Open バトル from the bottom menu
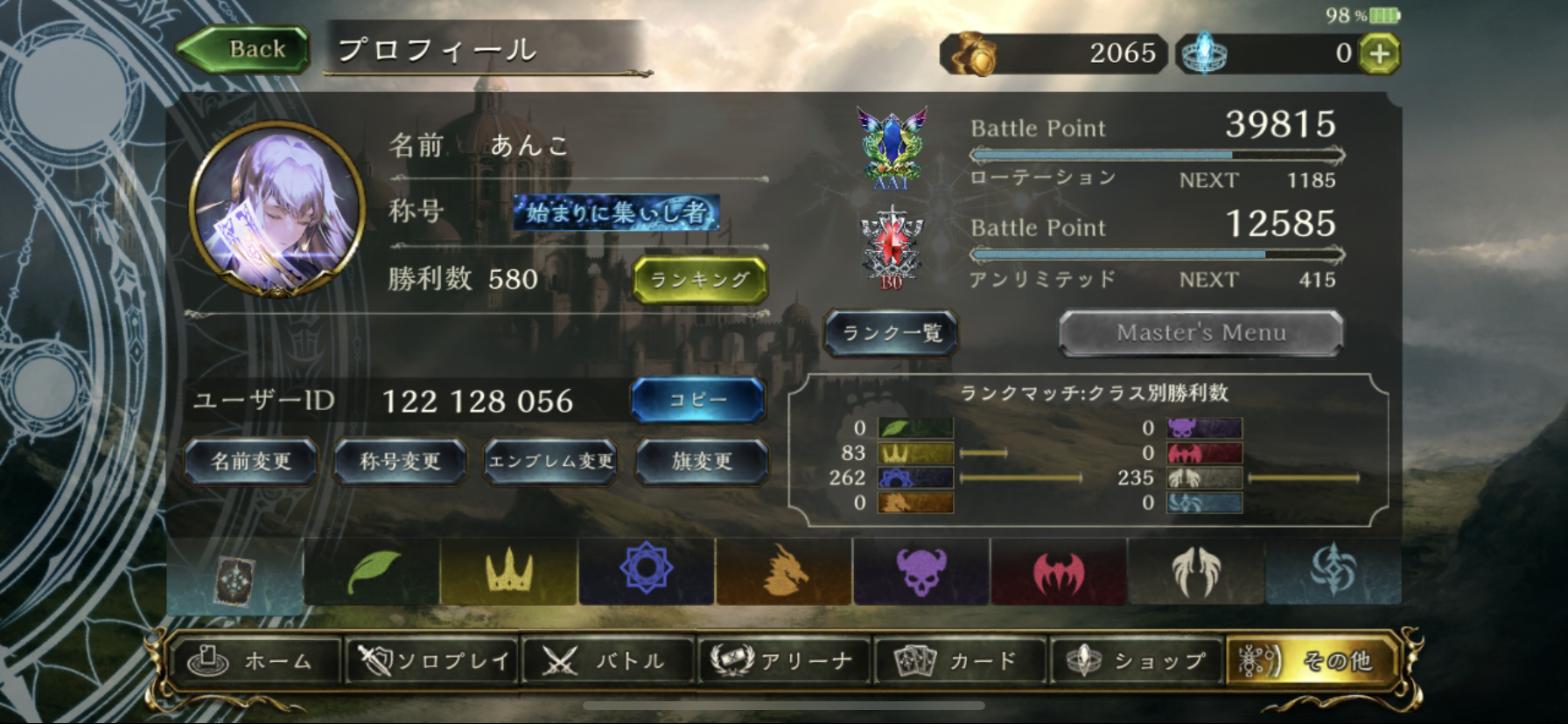The image size is (1568, 724). point(608,661)
